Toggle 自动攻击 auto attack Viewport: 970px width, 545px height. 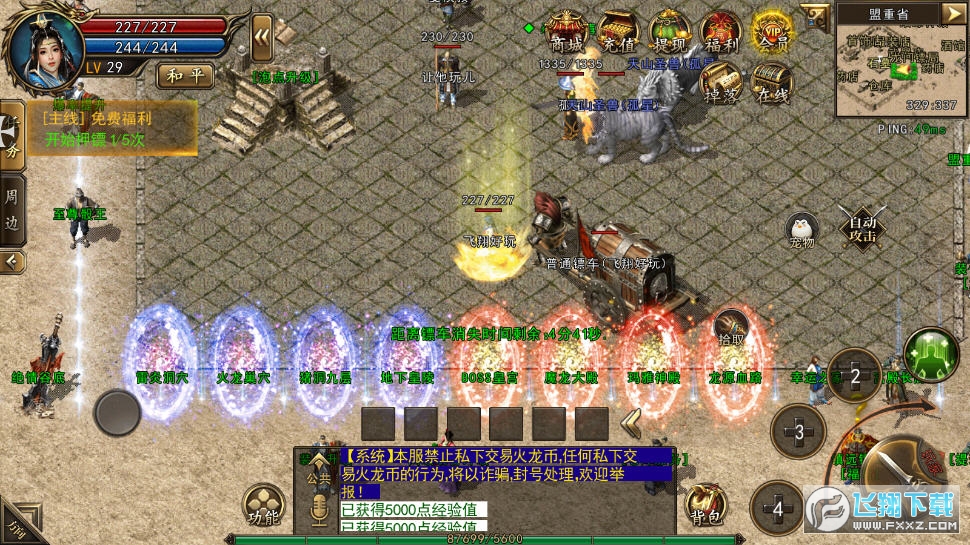(862, 229)
